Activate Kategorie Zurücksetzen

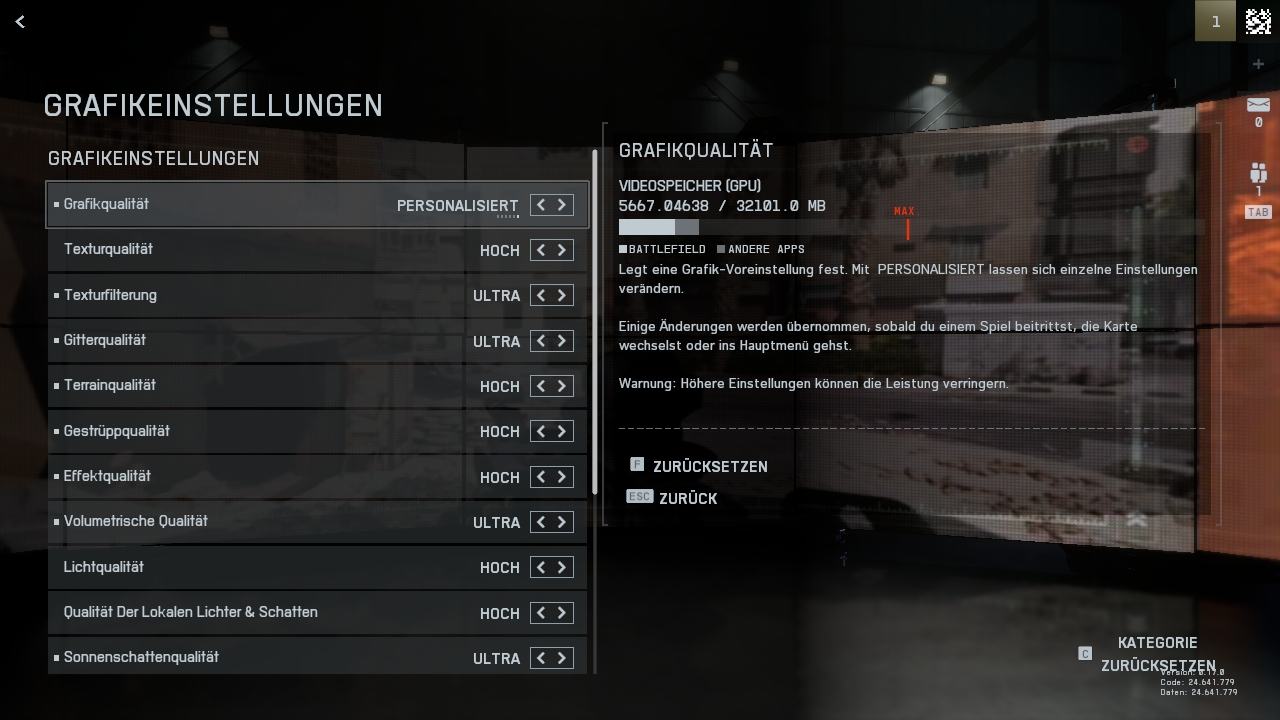tap(1157, 654)
